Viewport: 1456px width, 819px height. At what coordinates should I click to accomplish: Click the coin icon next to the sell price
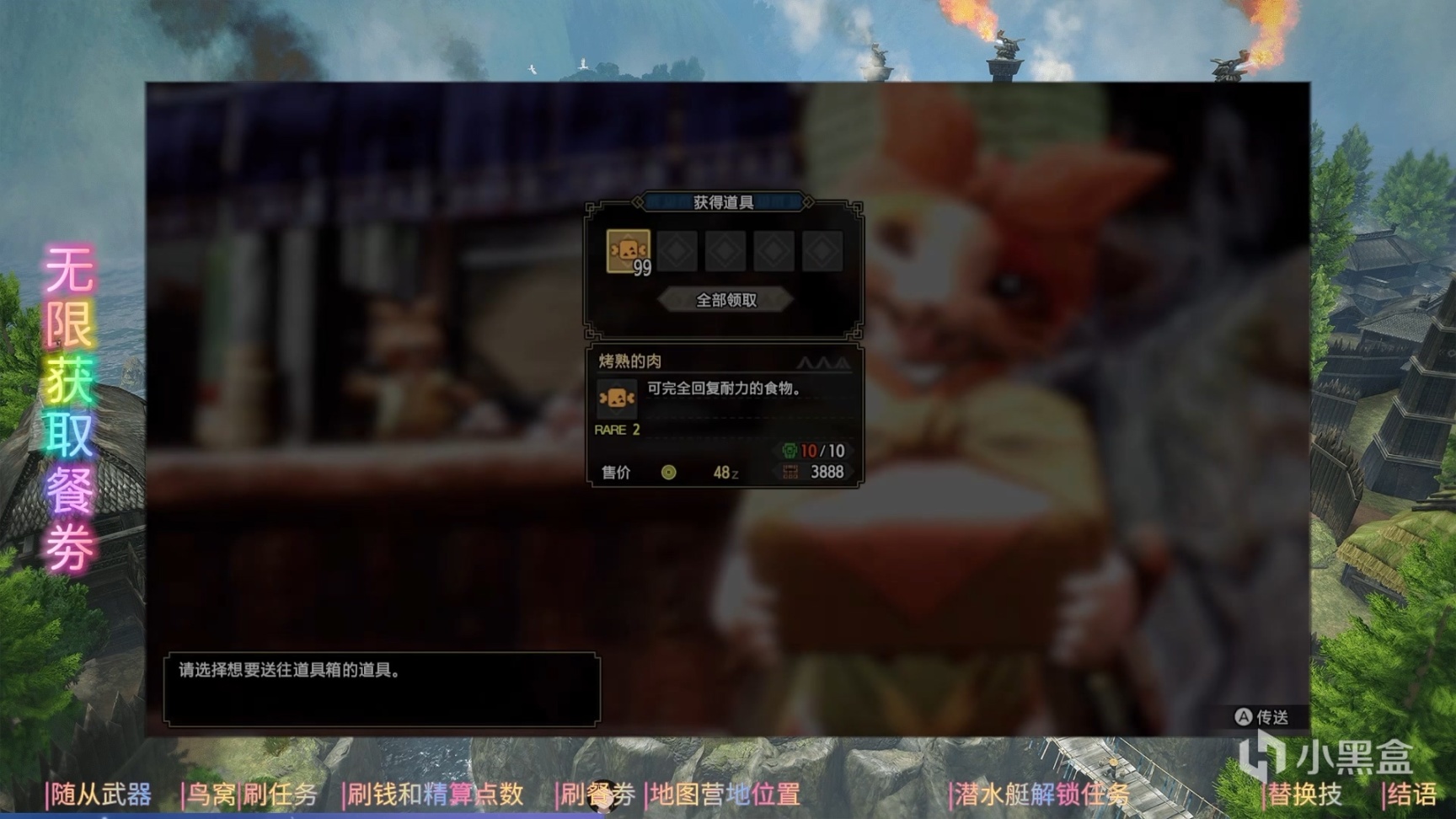coord(670,473)
